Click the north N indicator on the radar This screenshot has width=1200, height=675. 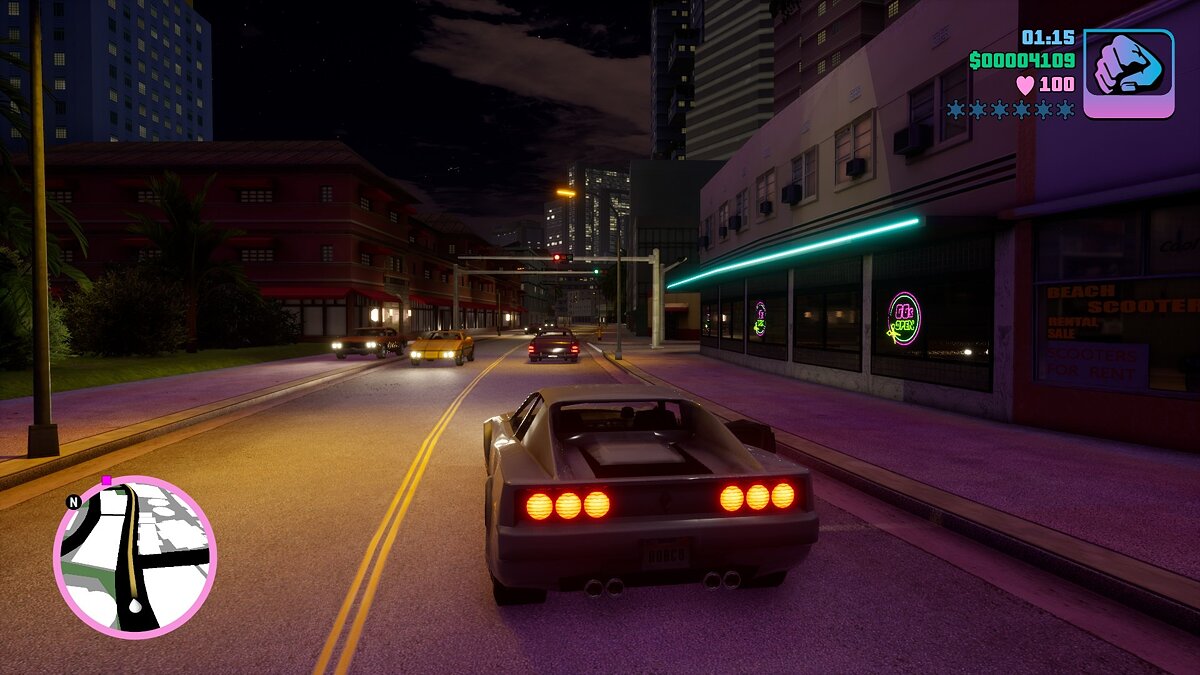(x=73, y=502)
